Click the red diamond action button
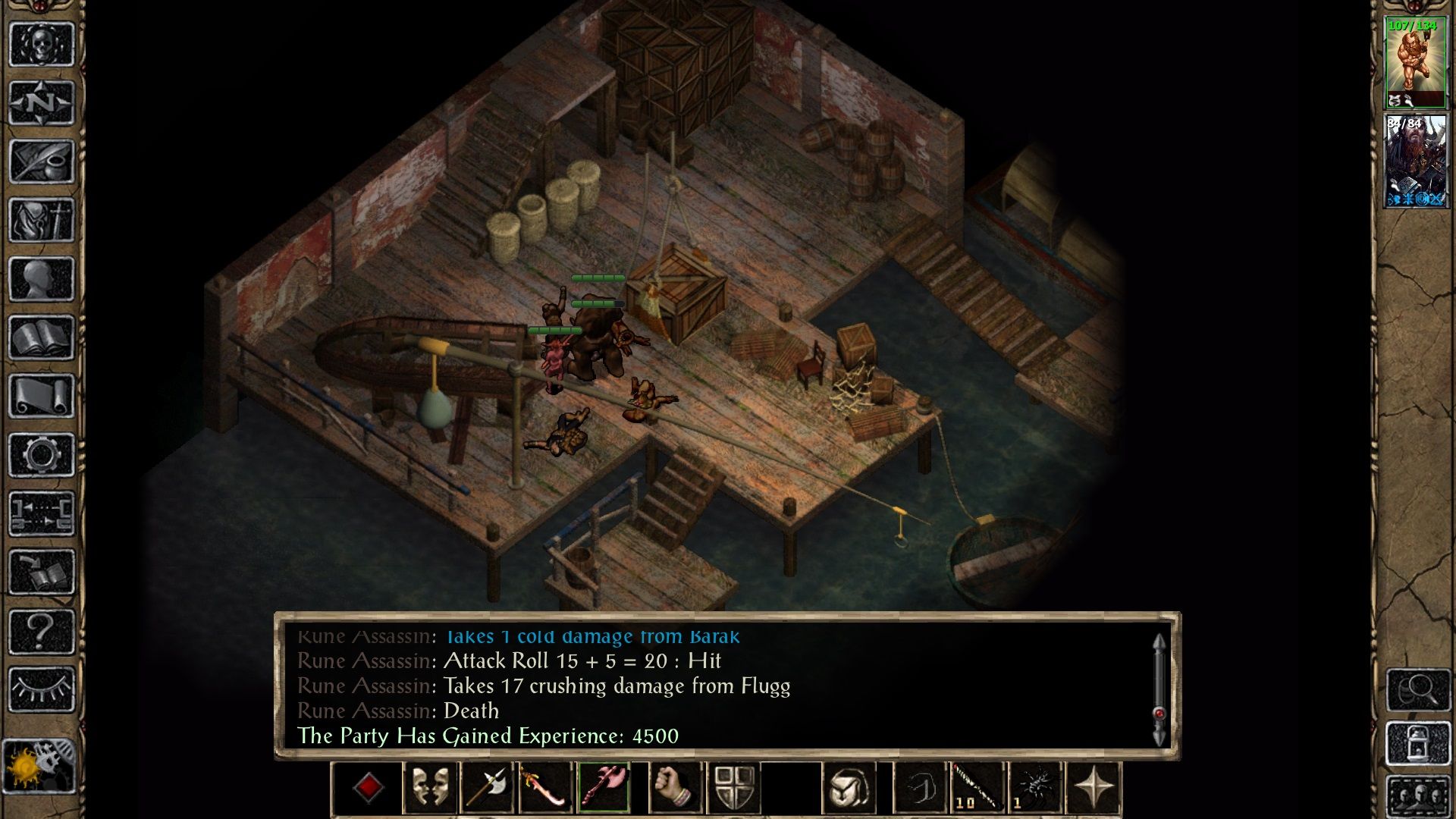1456x819 pixels. tap(369, 788)
